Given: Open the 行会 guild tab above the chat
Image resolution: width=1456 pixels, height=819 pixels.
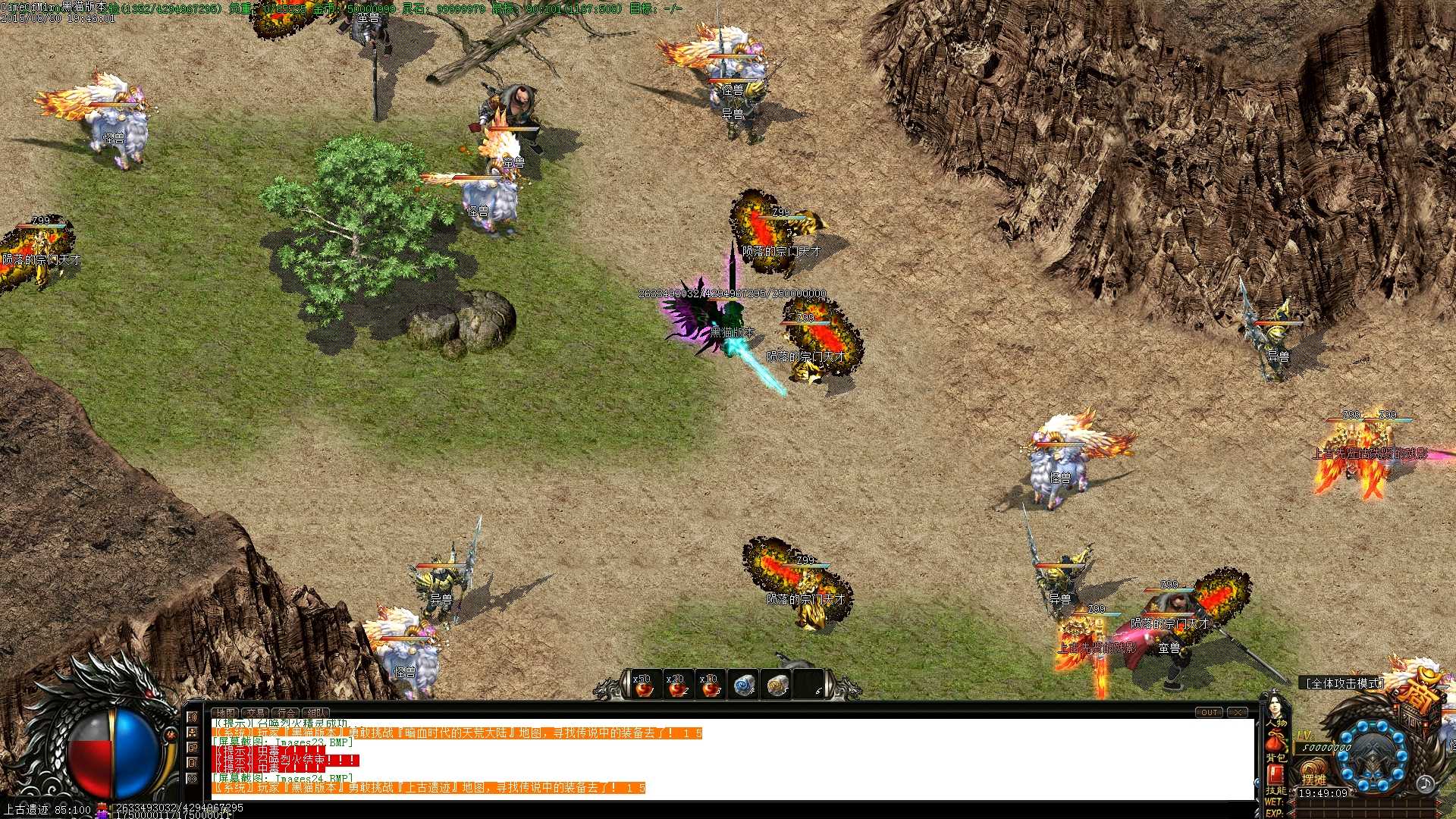Looking at the screenshot, I should pos(287,713).
